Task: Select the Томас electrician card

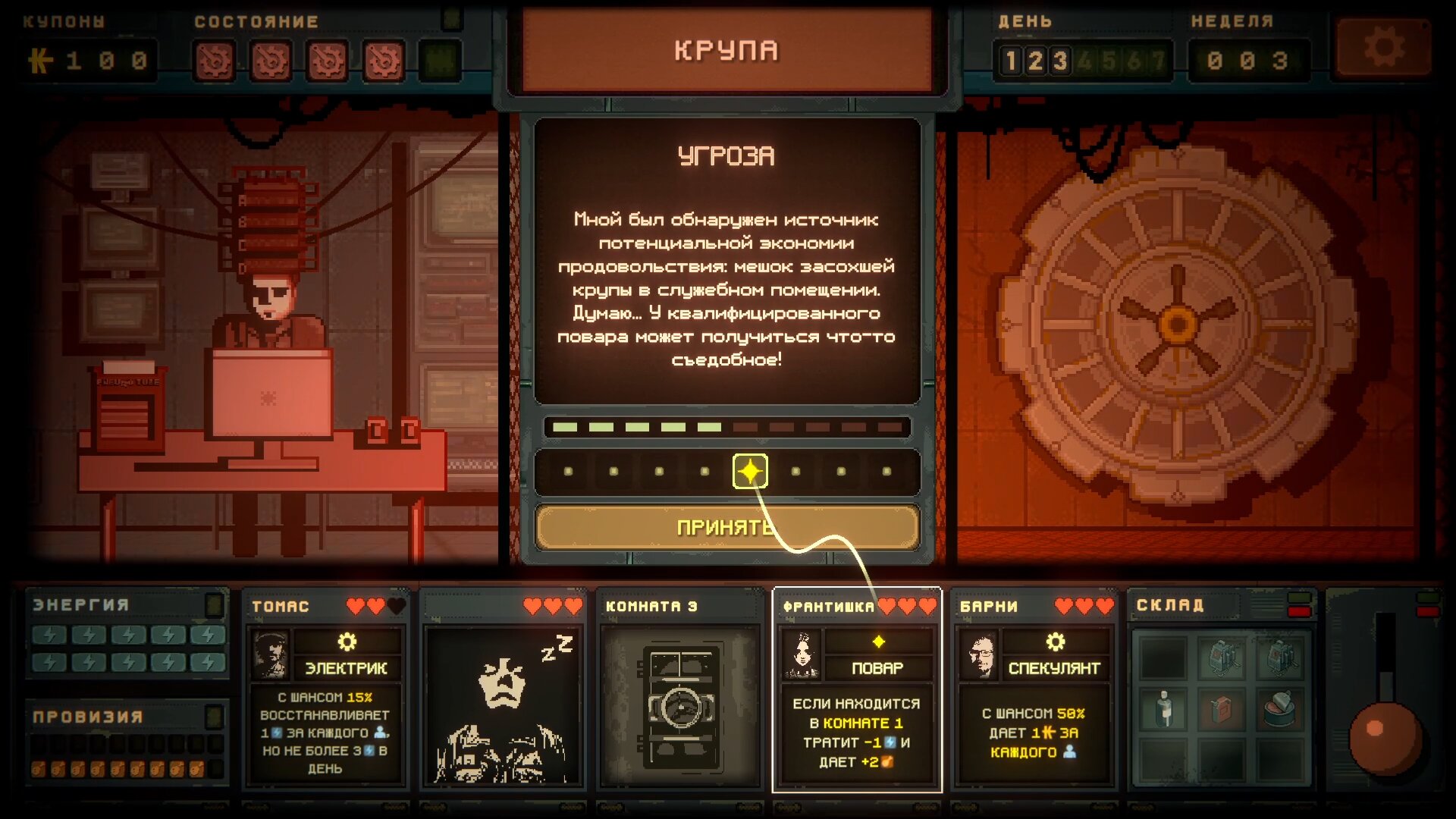Action: click(326, 689)
